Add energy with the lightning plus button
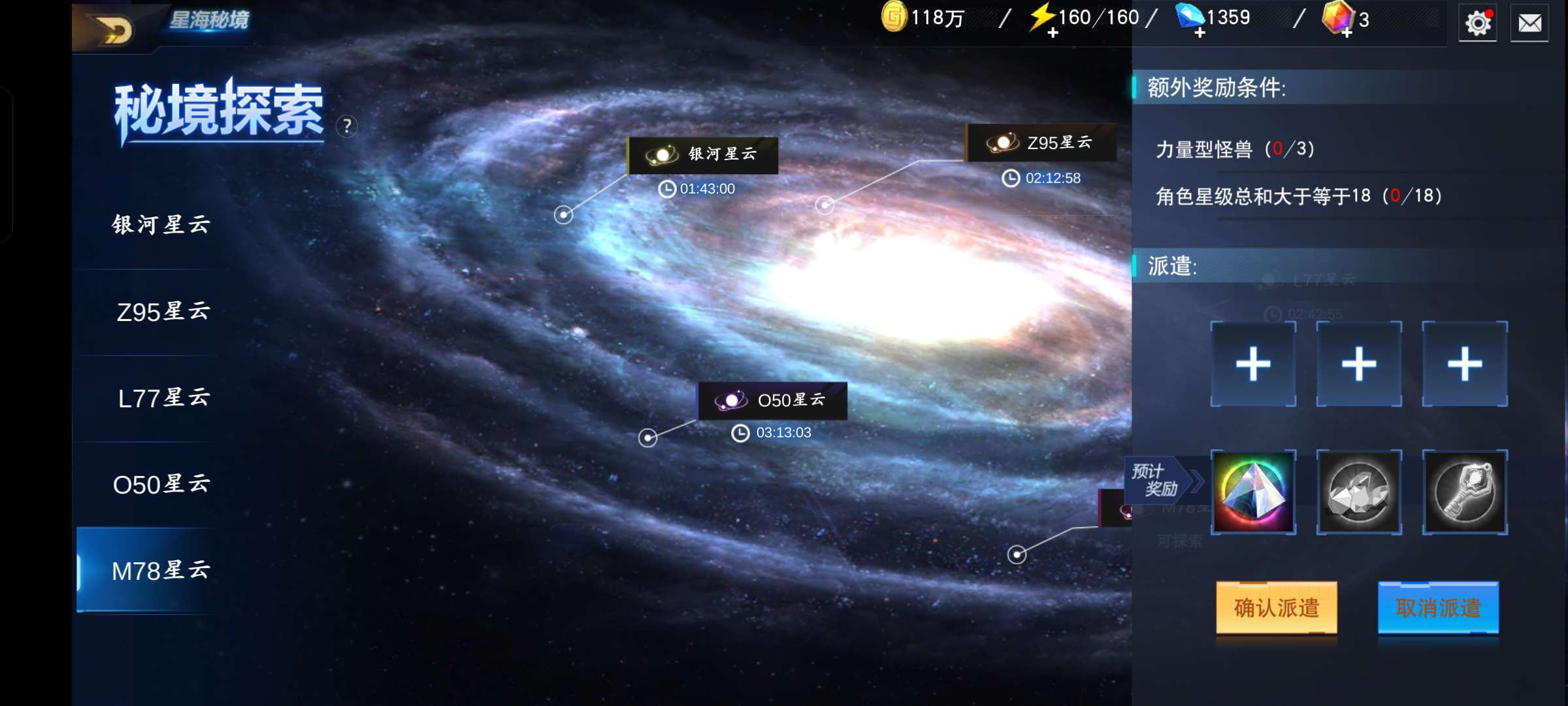The width and height of the screenshot is (1568, 706). (x=1053, y=33)
